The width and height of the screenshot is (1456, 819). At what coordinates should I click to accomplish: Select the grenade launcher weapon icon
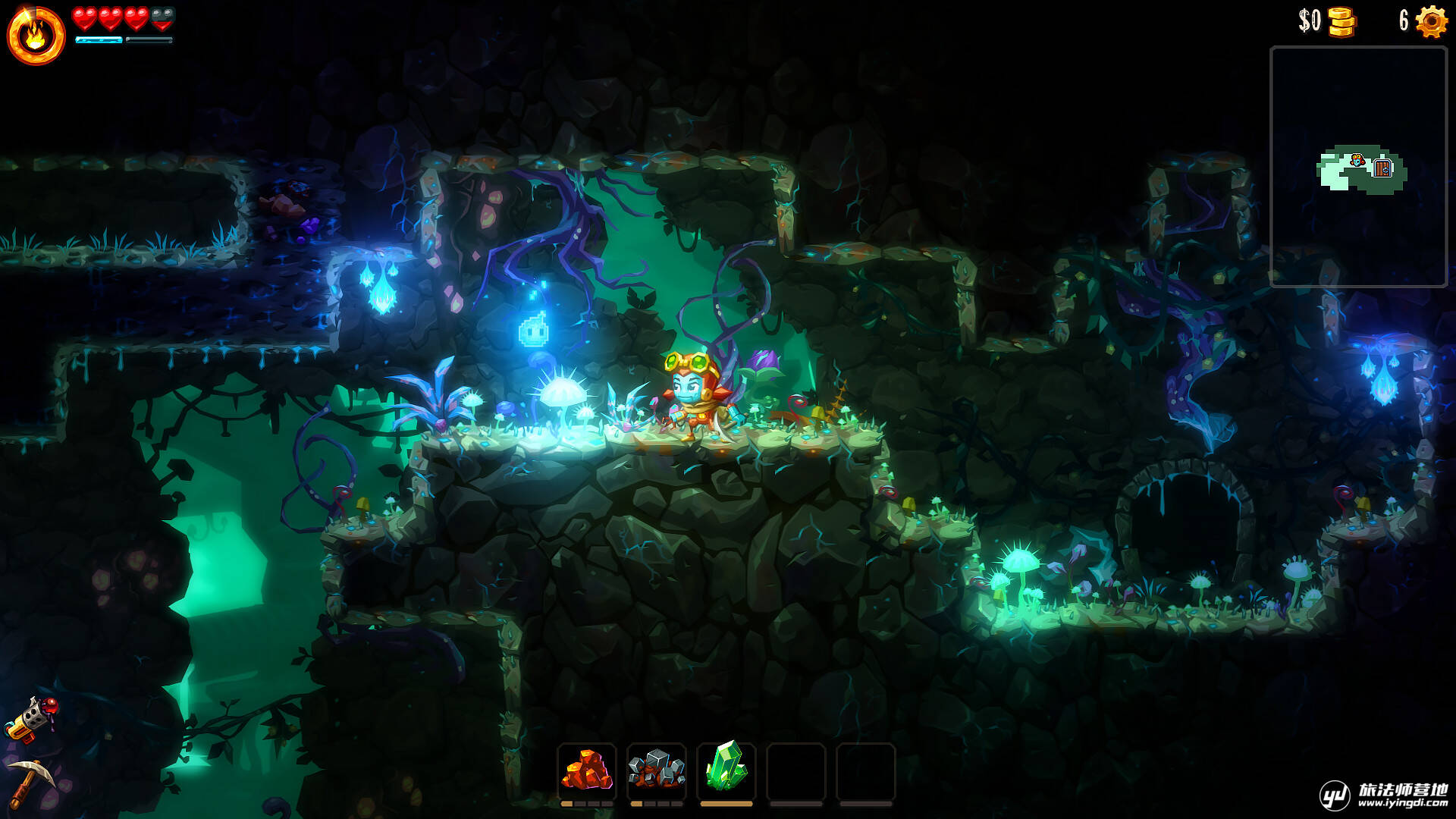tap(32, 717)
